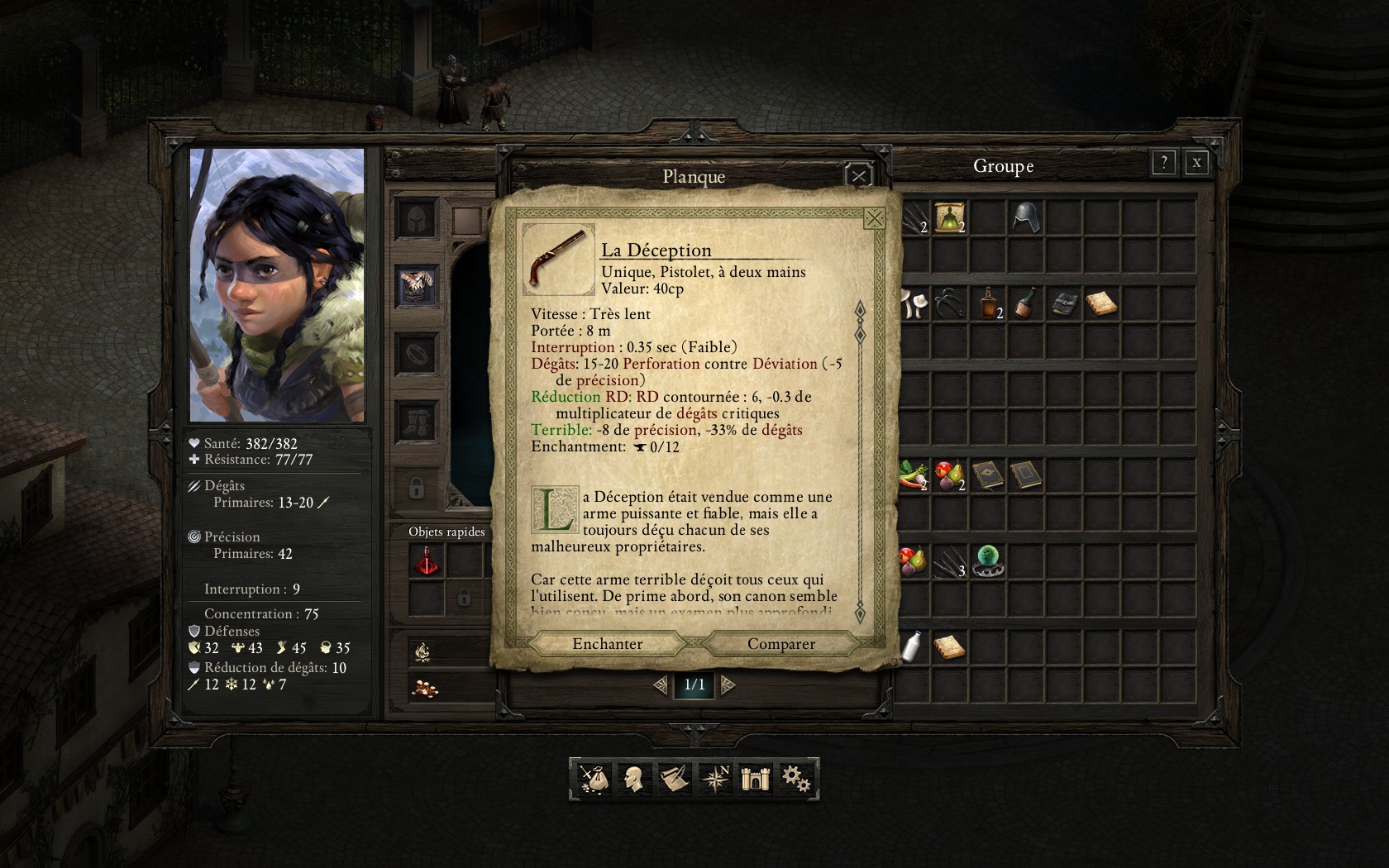Screen dimensions: 1389x868
Task: Select the red potion quick item
Action: pyautogui.click(x=427, y=562)
